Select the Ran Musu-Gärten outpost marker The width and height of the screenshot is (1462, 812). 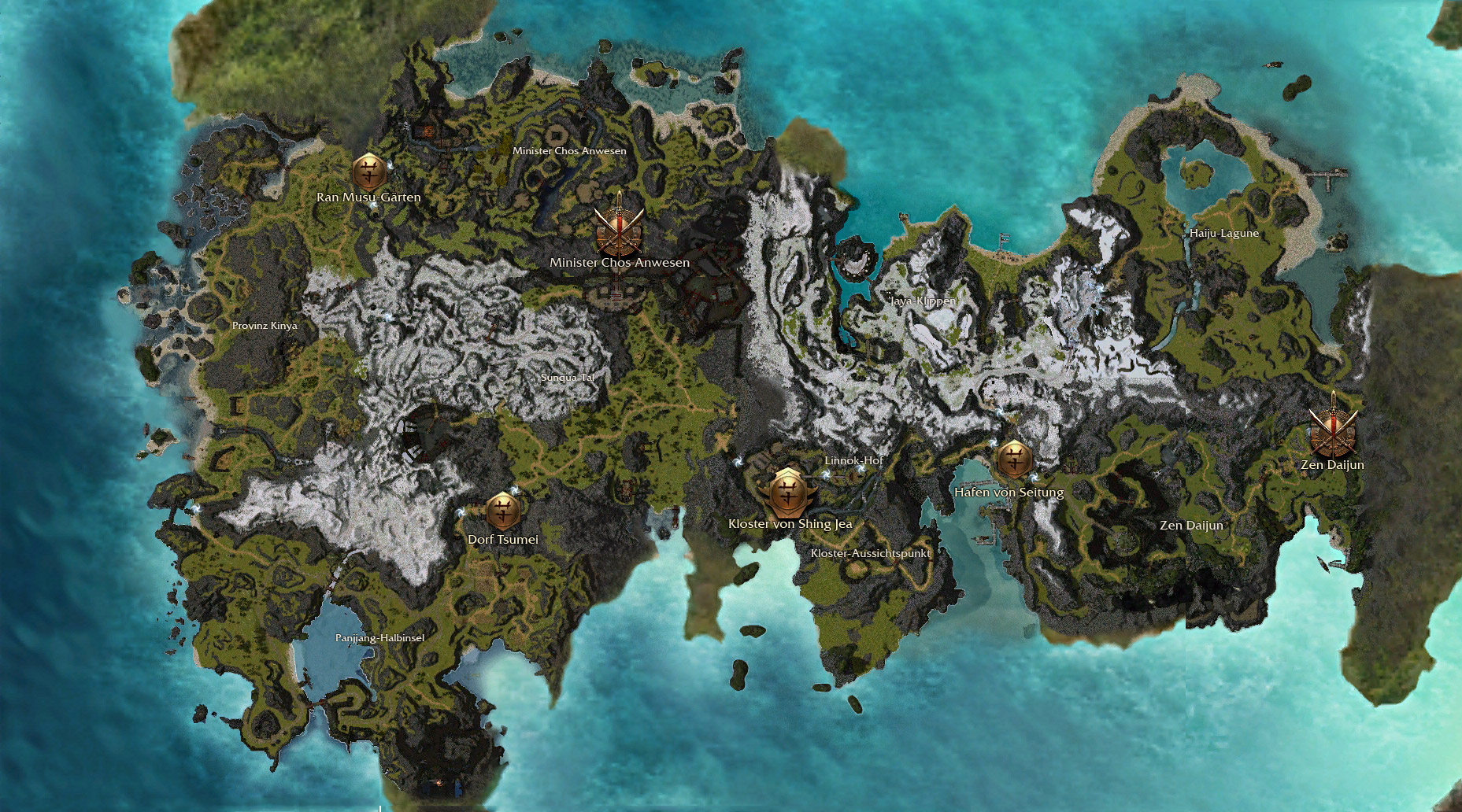point(368,172)
